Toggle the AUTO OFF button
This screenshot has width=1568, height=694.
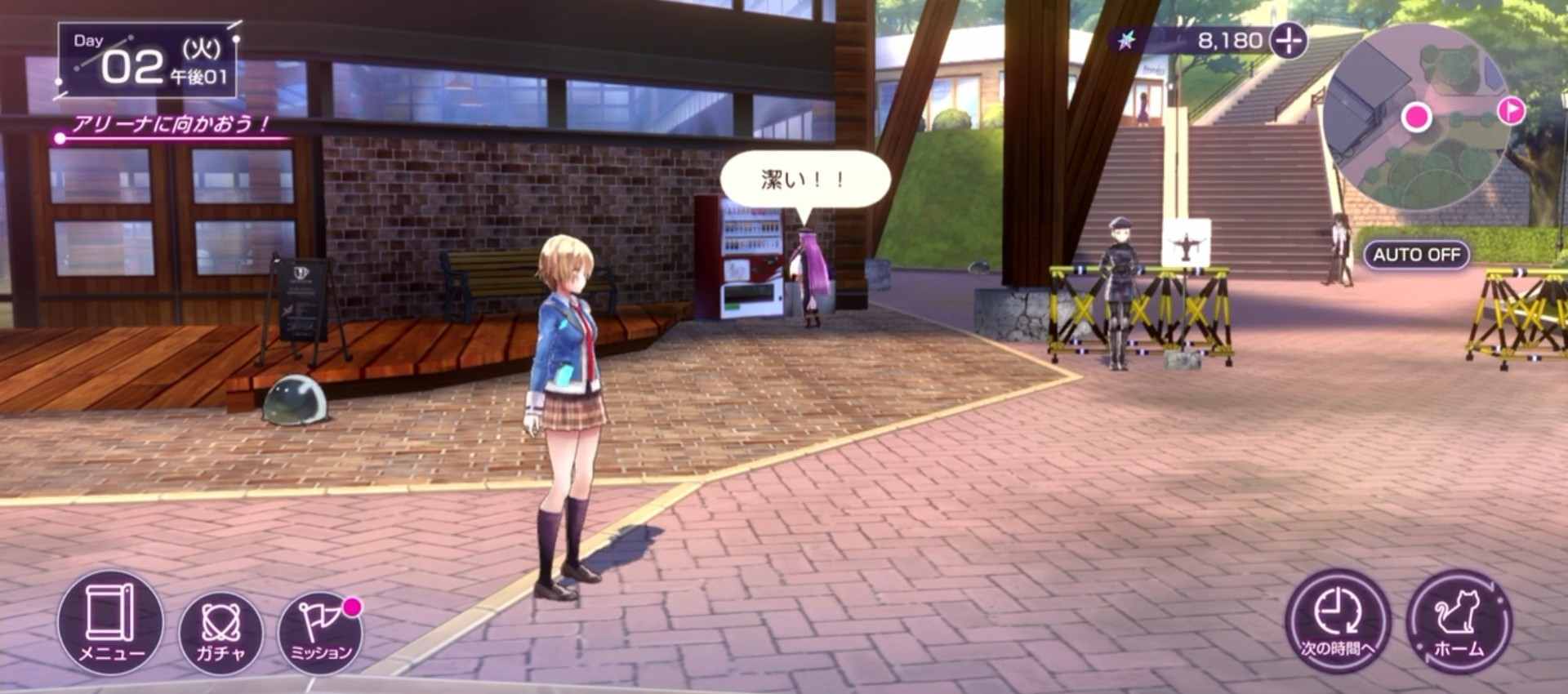[x=1416, y=255]
